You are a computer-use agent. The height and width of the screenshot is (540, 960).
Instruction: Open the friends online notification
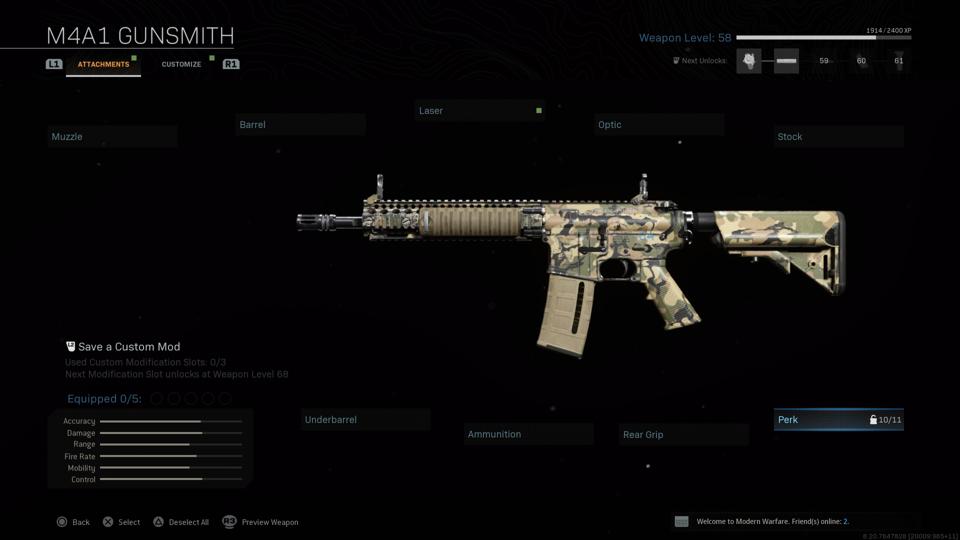click(770, 522)
